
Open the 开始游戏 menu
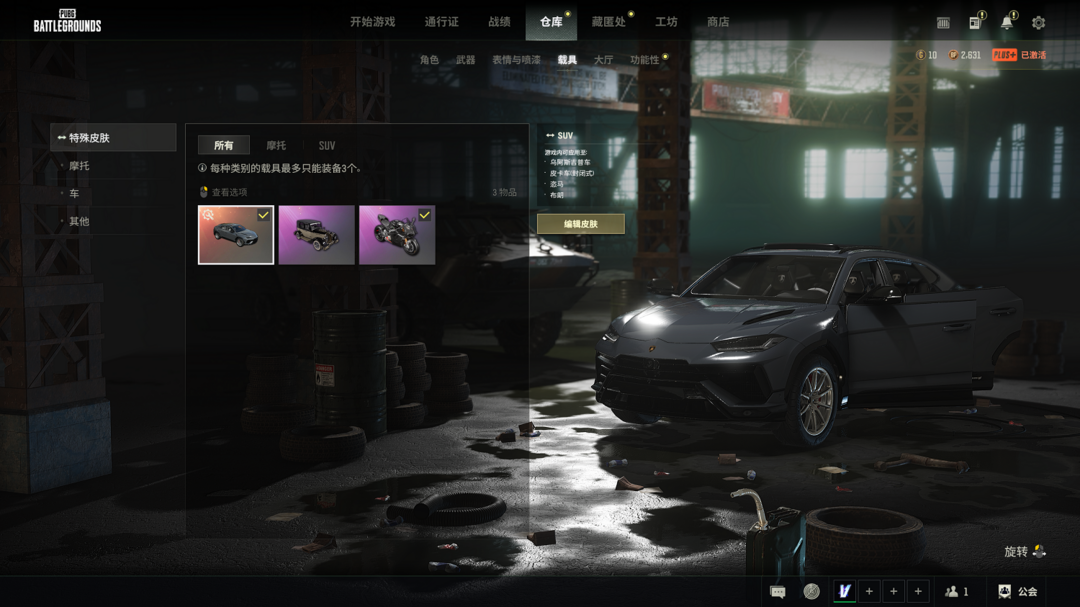pos(372,22)
